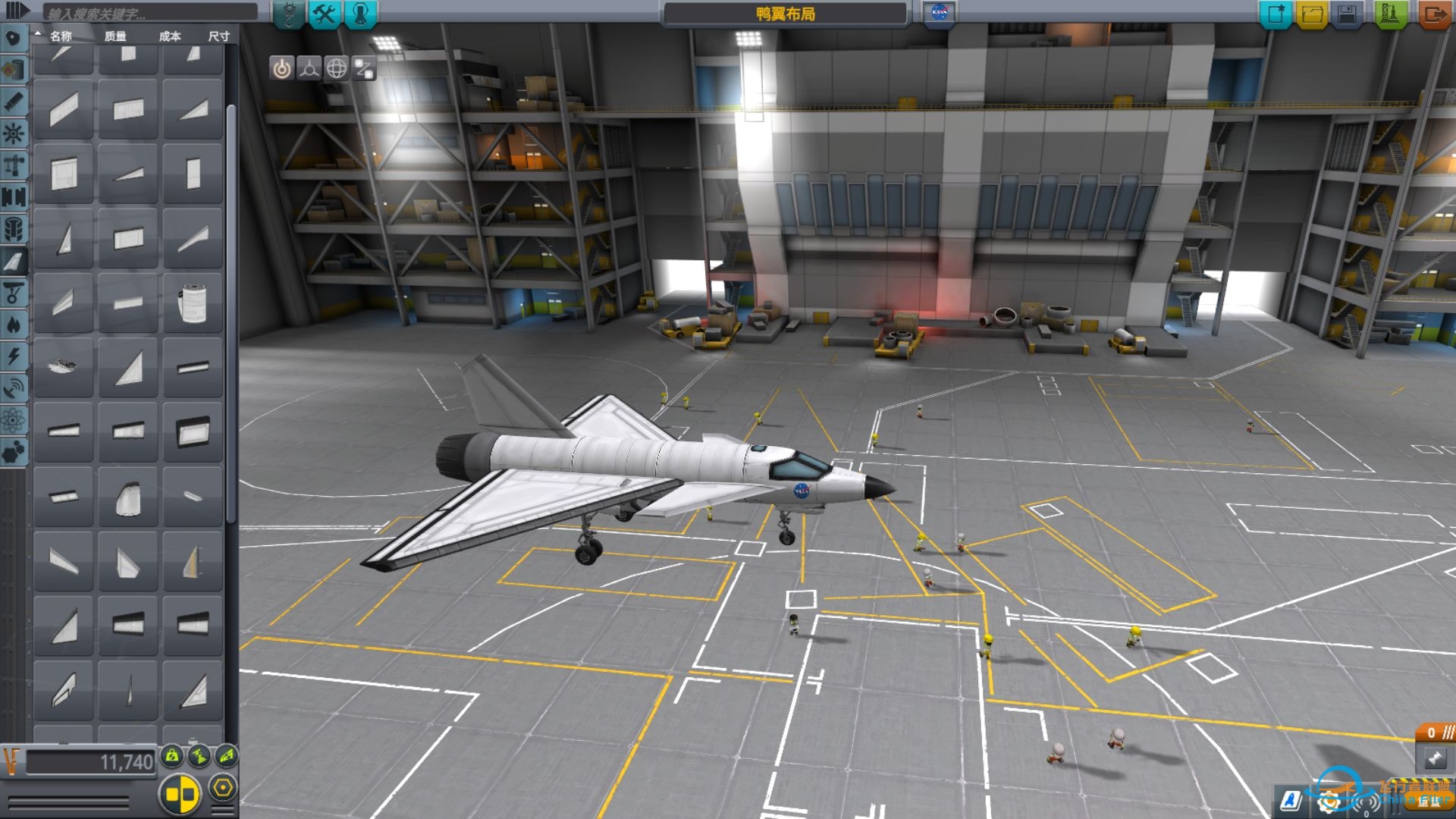Open the load craft folder

(1312, 14)
